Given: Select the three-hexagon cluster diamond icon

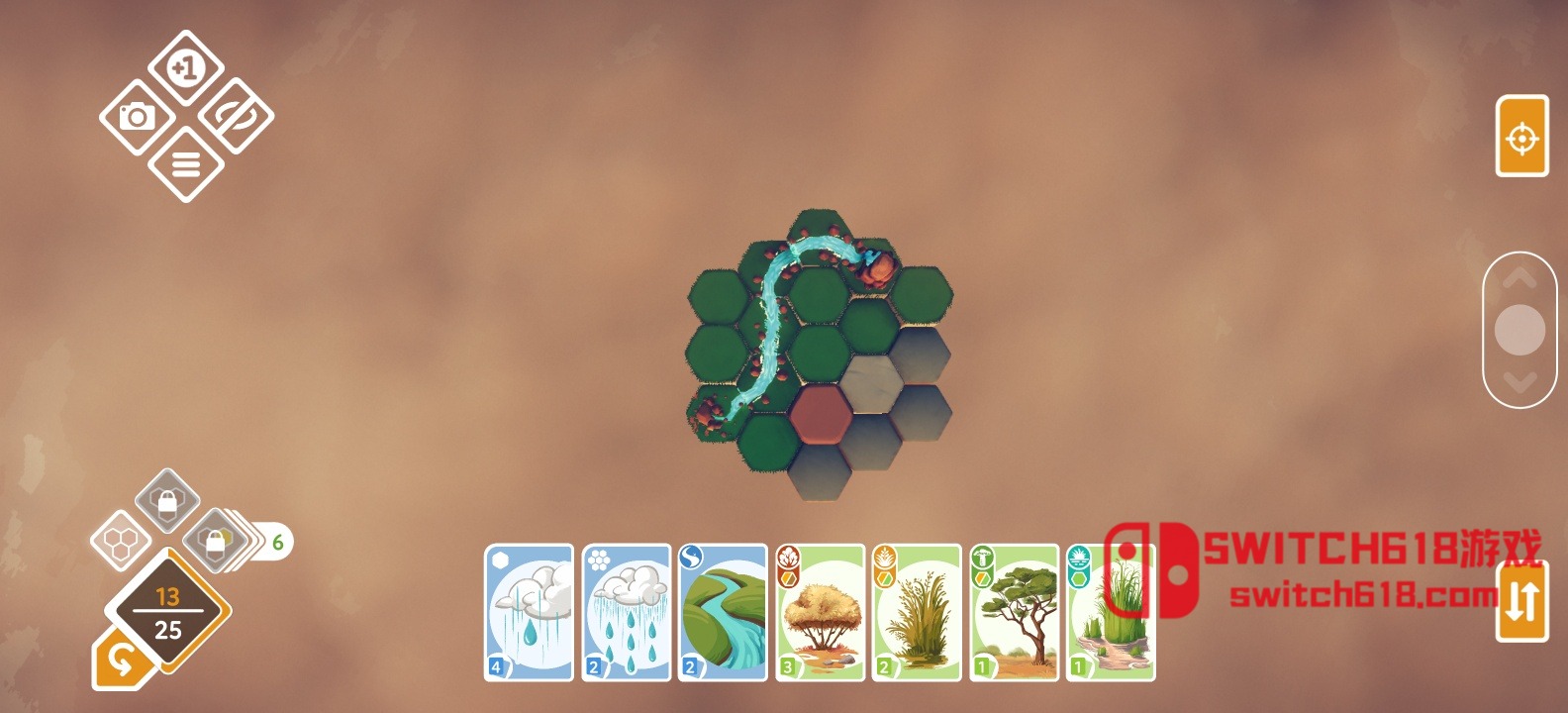Looking at the screenshot, I should tap(121, 541).
